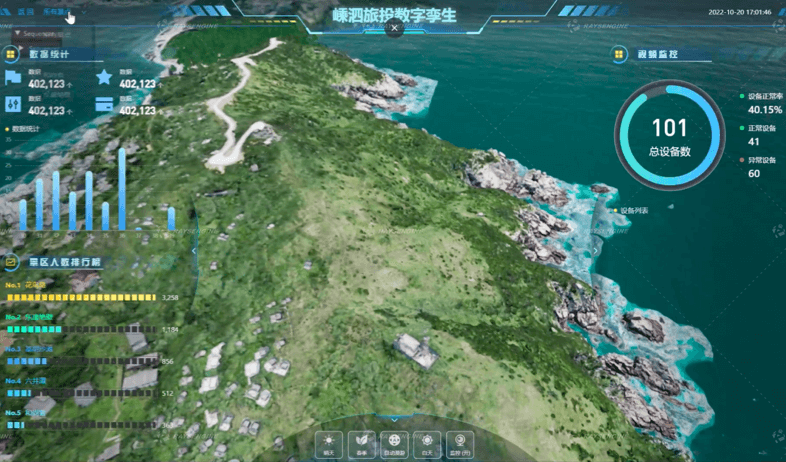Switch to 白天 daytime mode

pyautogui.click(x=428, y=441)
